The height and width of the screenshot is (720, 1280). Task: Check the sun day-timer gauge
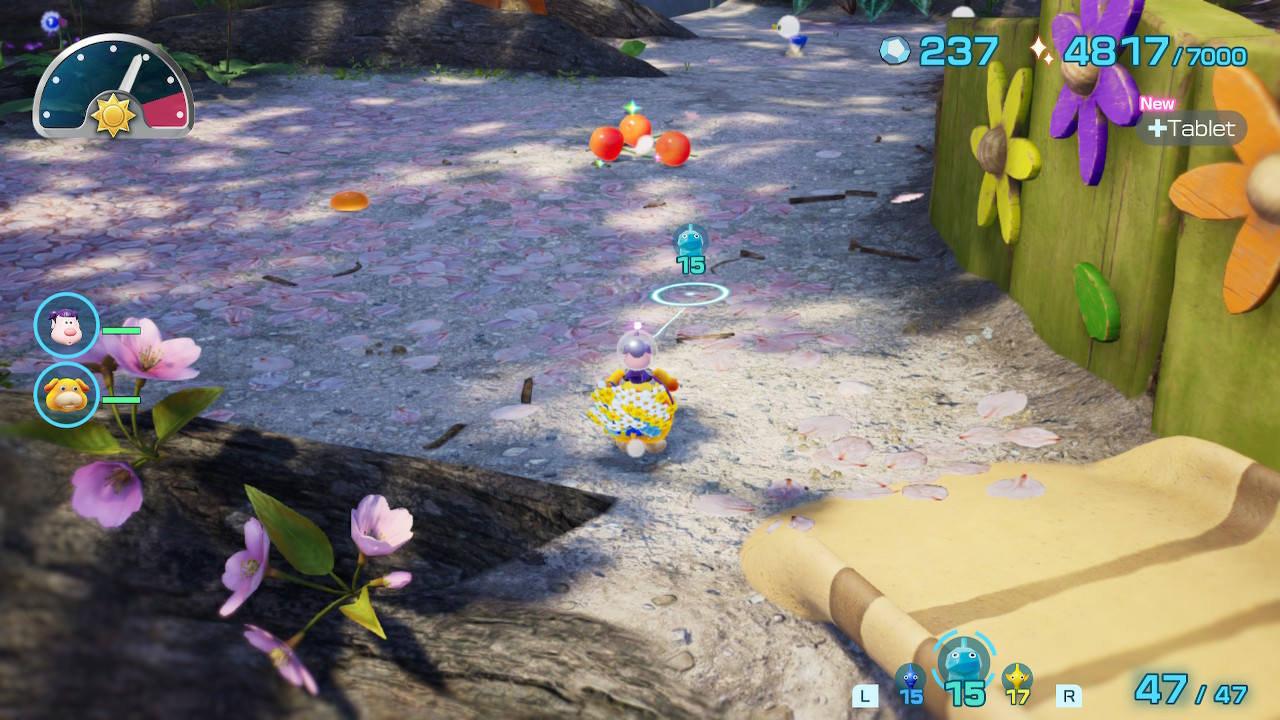tap(113, 88)
